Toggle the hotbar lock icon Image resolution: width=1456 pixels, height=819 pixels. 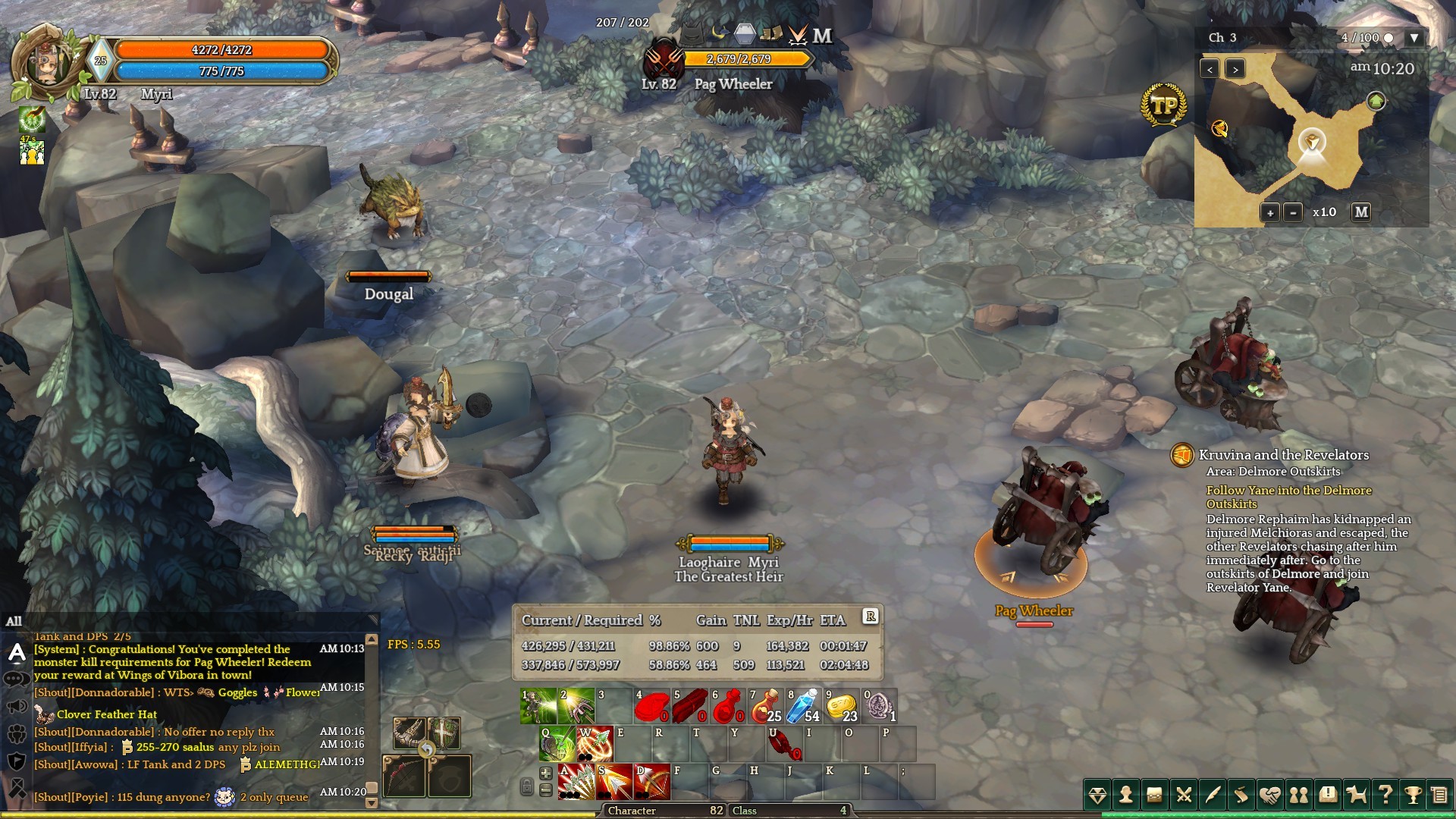[526, 787]
